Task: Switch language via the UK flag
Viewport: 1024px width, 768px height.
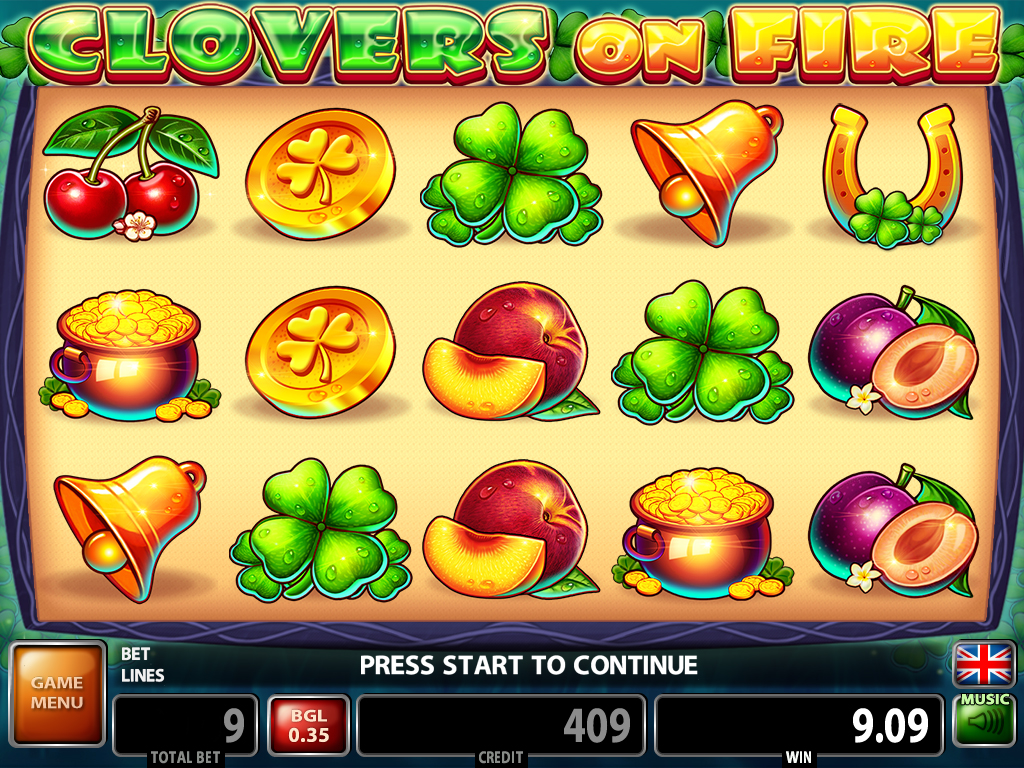Action: pos(984,664)
